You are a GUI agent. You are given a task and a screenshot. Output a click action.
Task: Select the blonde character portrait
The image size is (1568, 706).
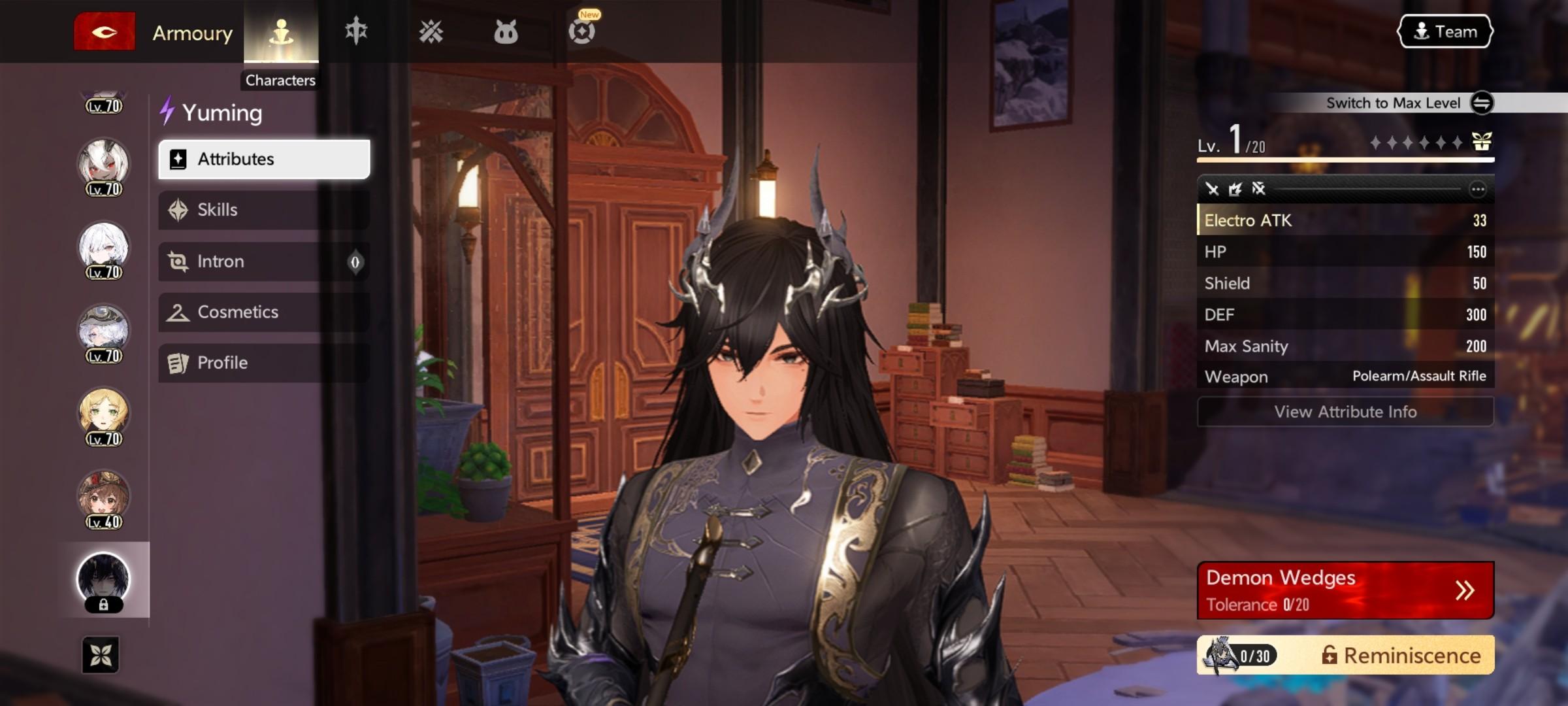point(103,414)
